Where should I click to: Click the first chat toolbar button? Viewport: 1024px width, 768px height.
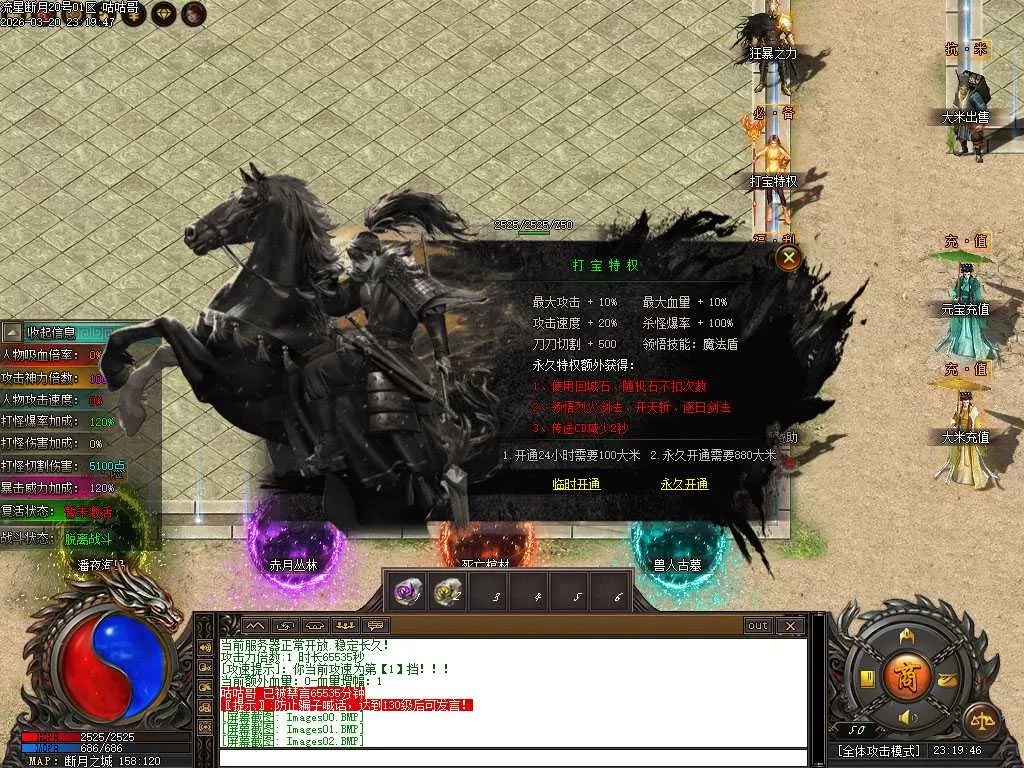(254, 626)
